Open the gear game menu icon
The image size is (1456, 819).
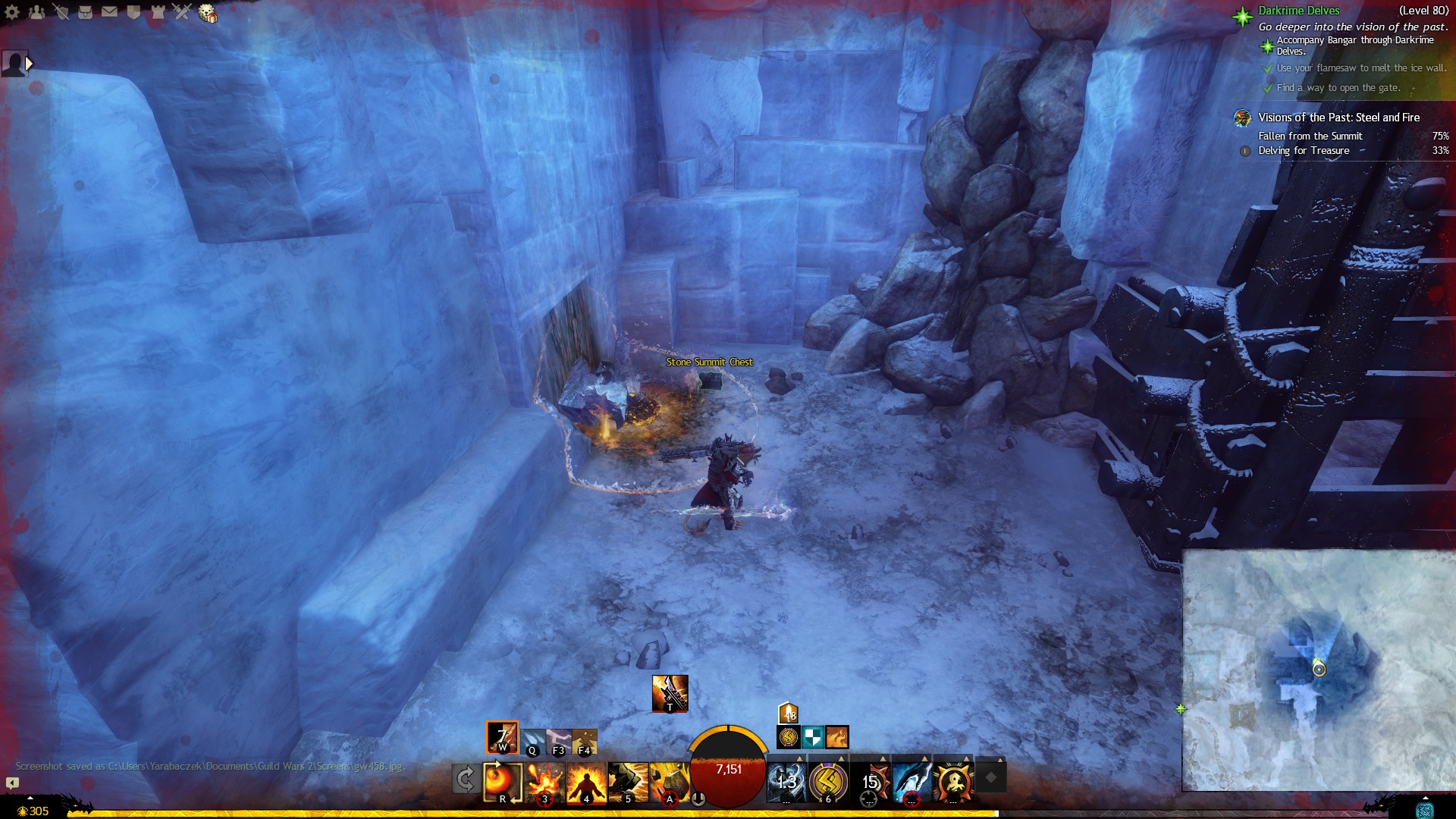click(x=12, y=12)
